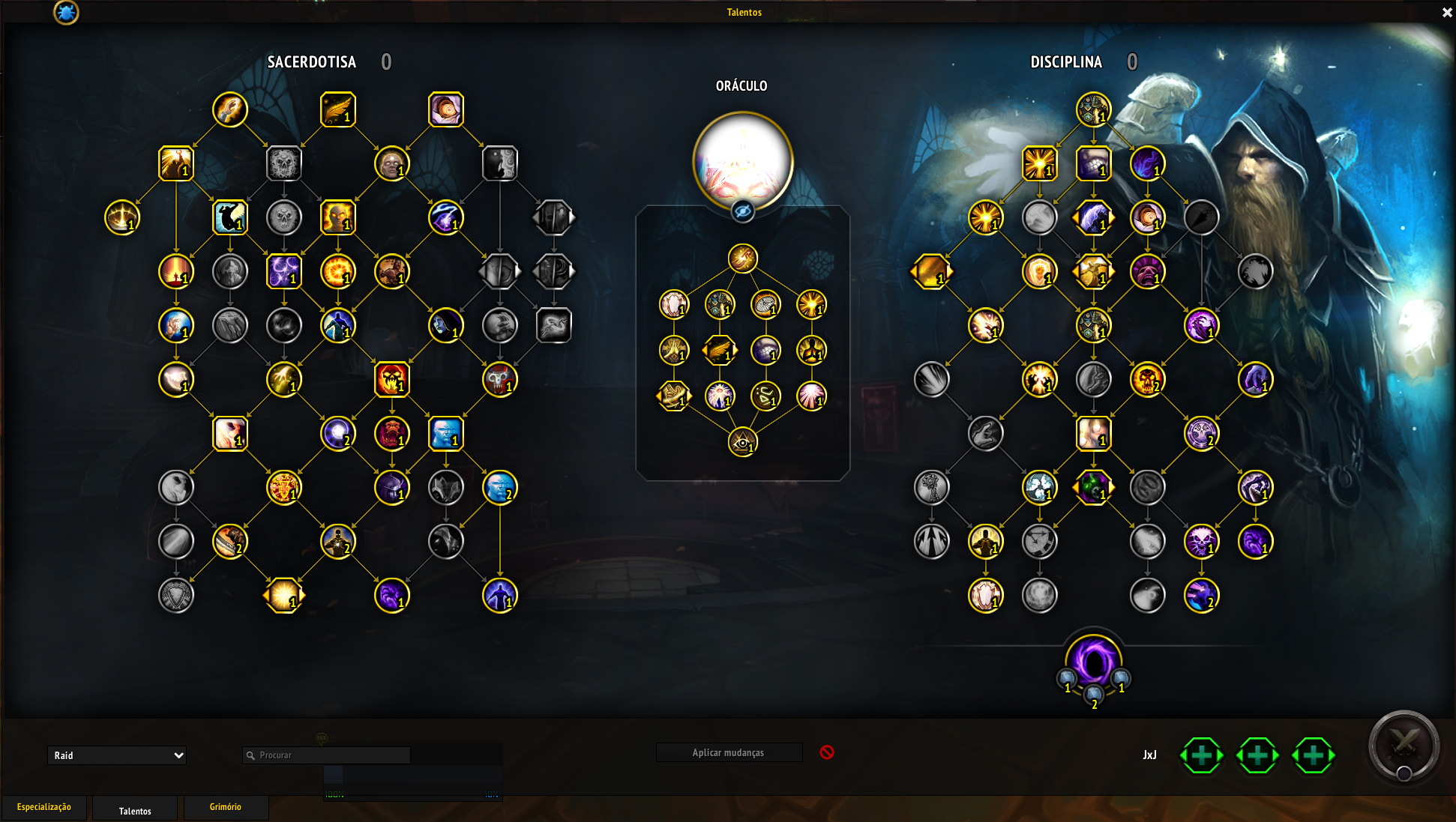Switch to the Especialização tab
Screen dimensions: 1456x822
(x=44, y=807)
